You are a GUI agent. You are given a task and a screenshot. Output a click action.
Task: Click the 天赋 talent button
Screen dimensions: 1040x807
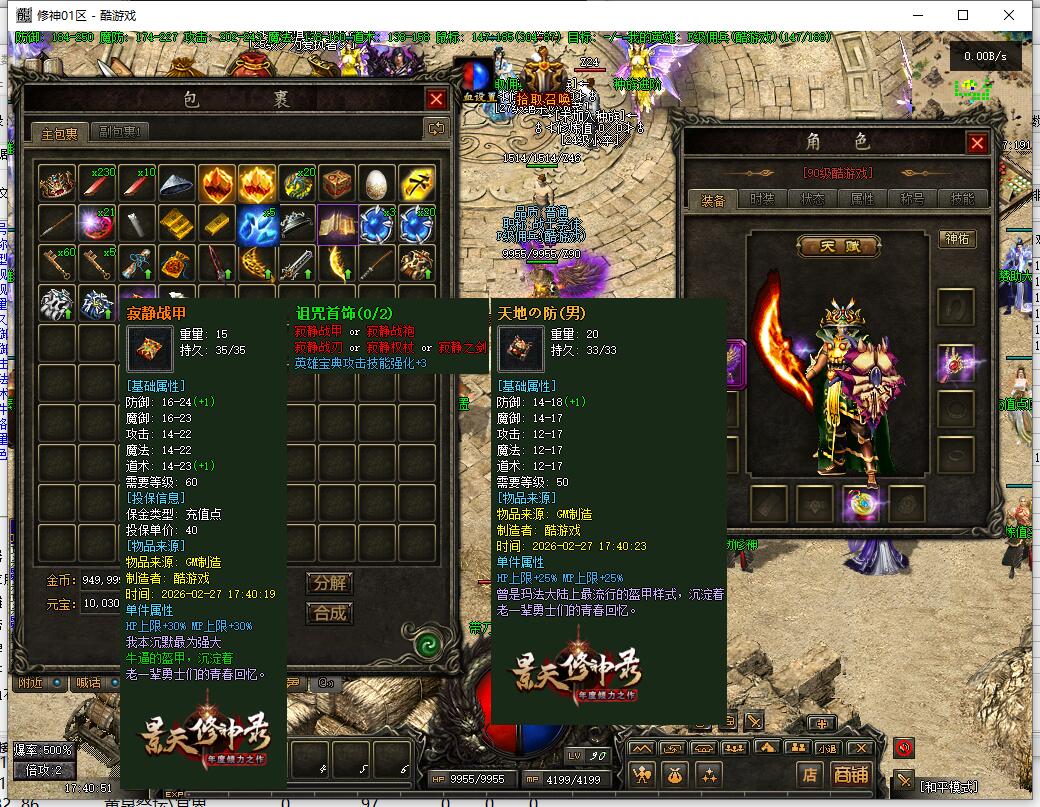coord(838,246)
